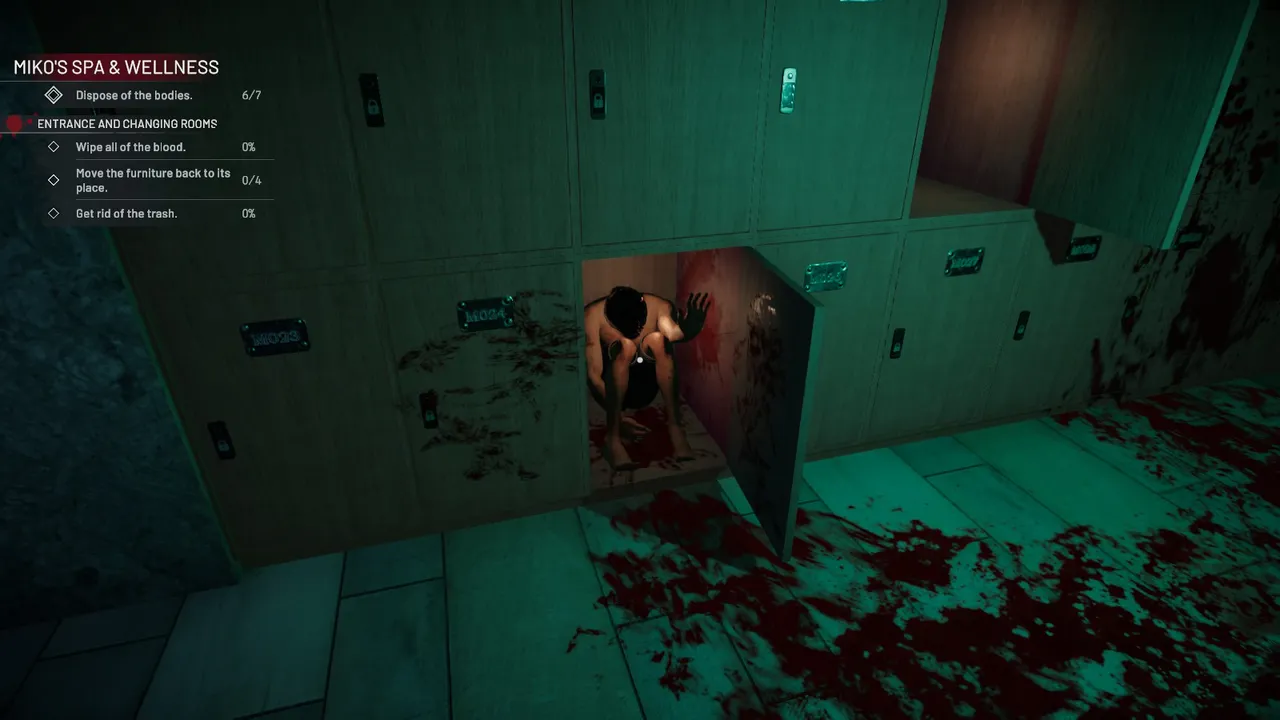
Task: Select the Miko's Spa & Wellness title
Action: (x=115, y=67)
